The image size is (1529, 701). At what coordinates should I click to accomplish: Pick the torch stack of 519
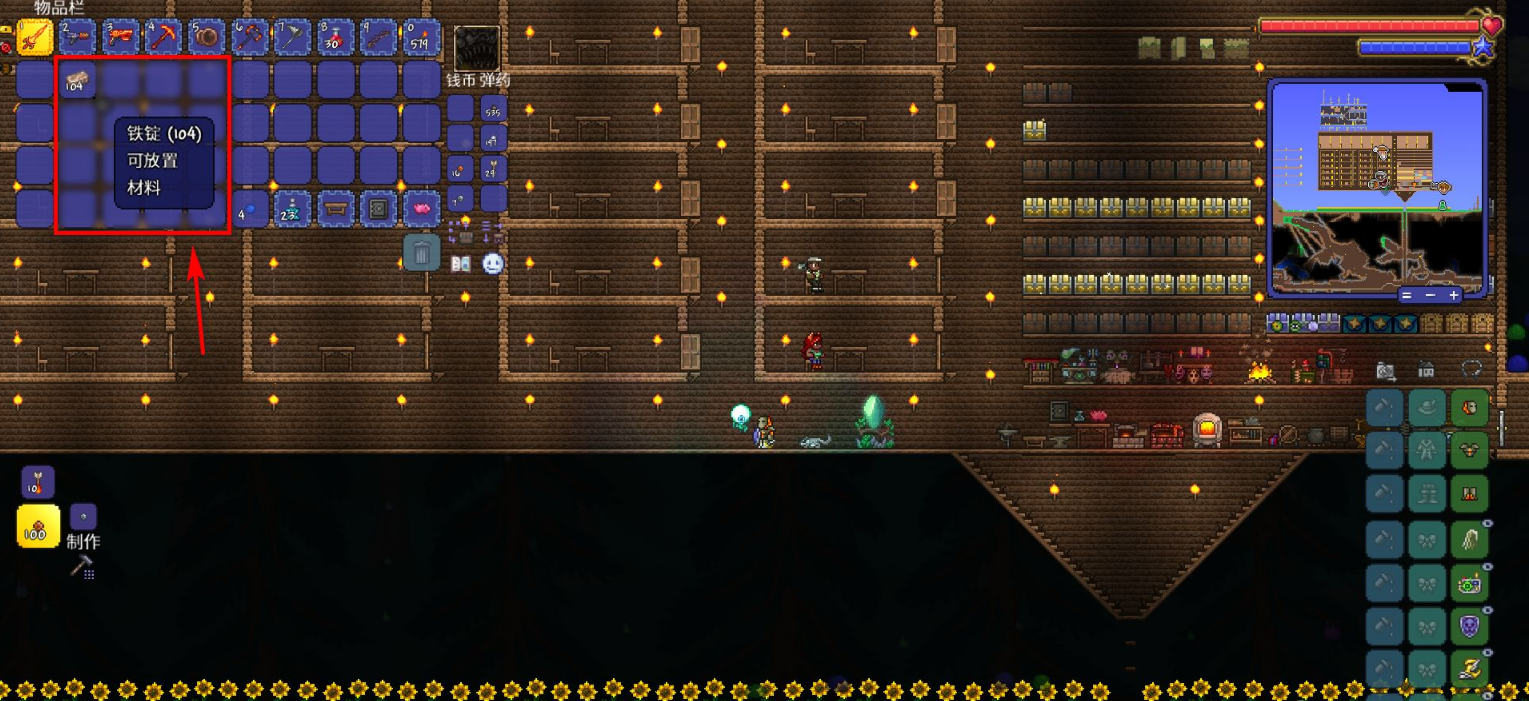[x=421, y=38]
